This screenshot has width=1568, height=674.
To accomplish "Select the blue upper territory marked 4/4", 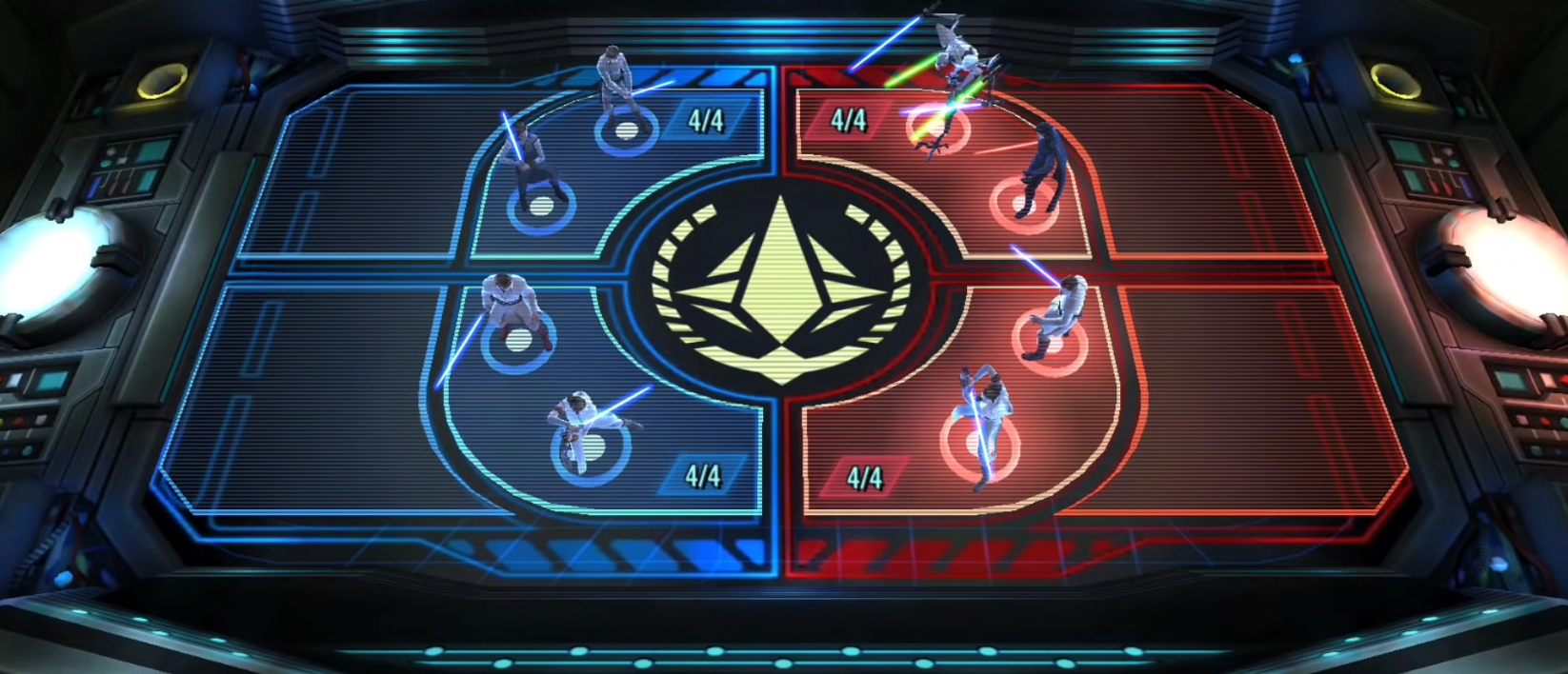I will tap(706, 121).
